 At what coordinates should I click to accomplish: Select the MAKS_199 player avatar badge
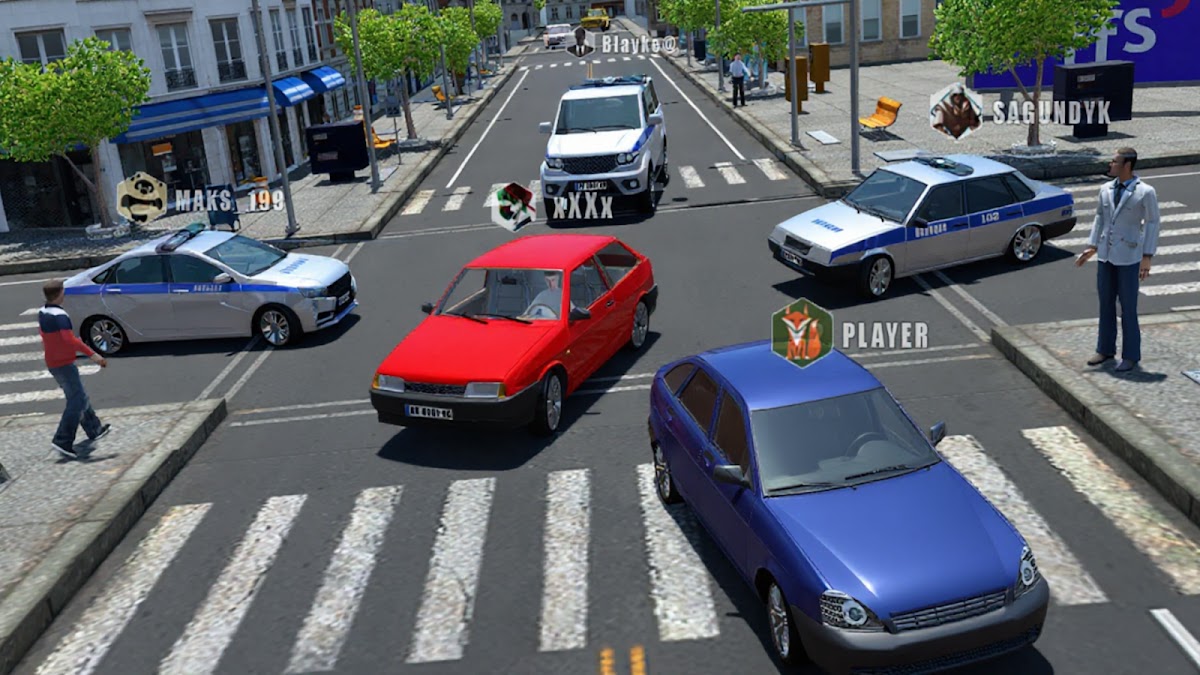[x=142, y=197]
